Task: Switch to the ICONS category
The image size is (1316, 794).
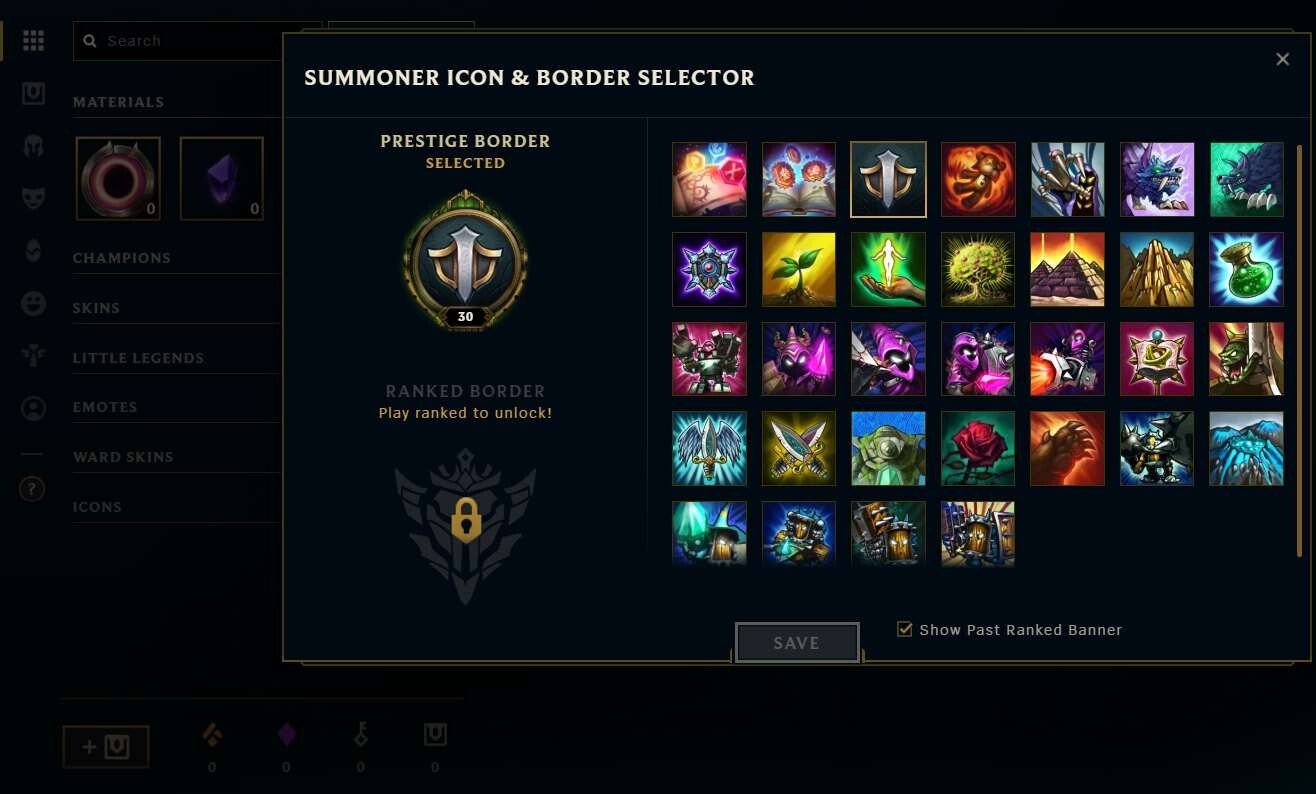Action: pos(97,507)
